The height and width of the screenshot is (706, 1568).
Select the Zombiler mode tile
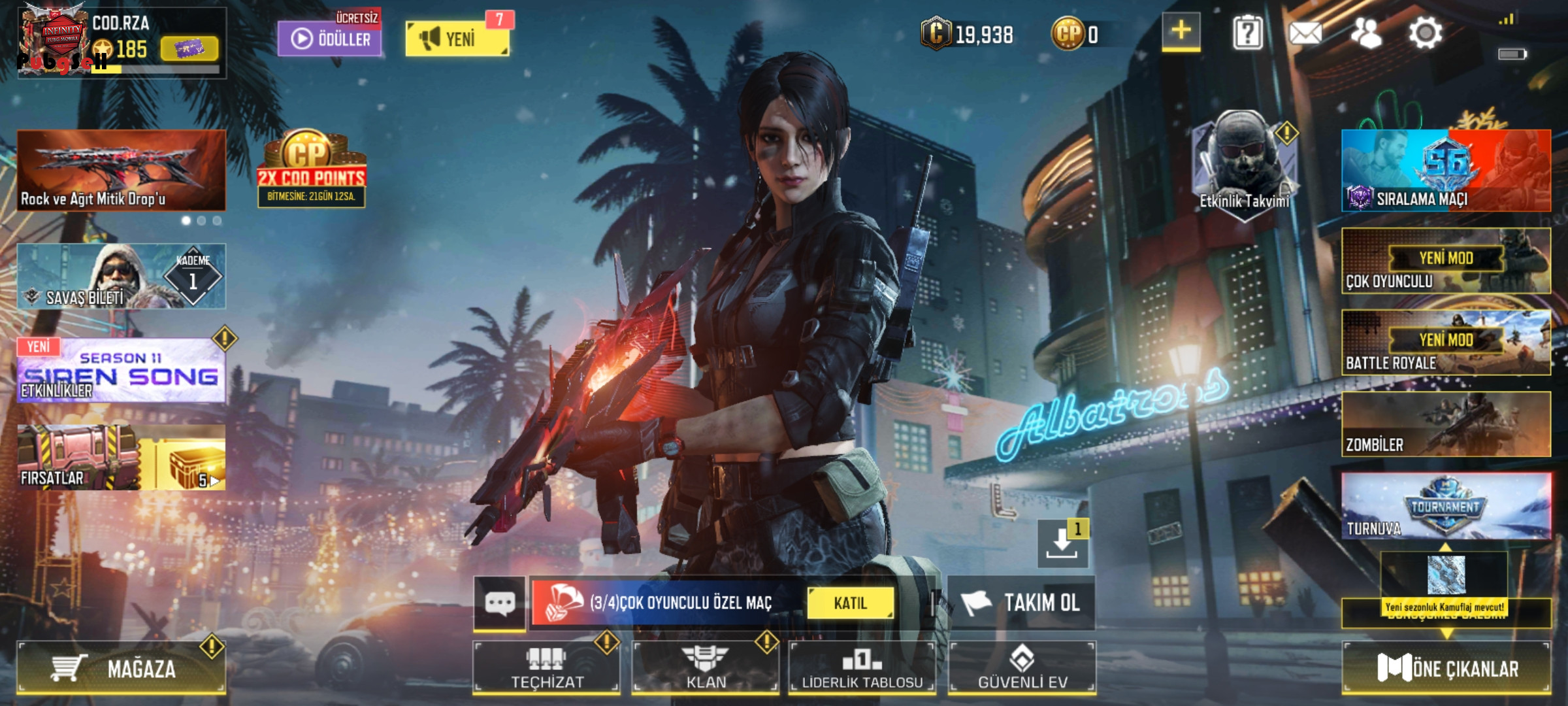[x=1446, y=424]
